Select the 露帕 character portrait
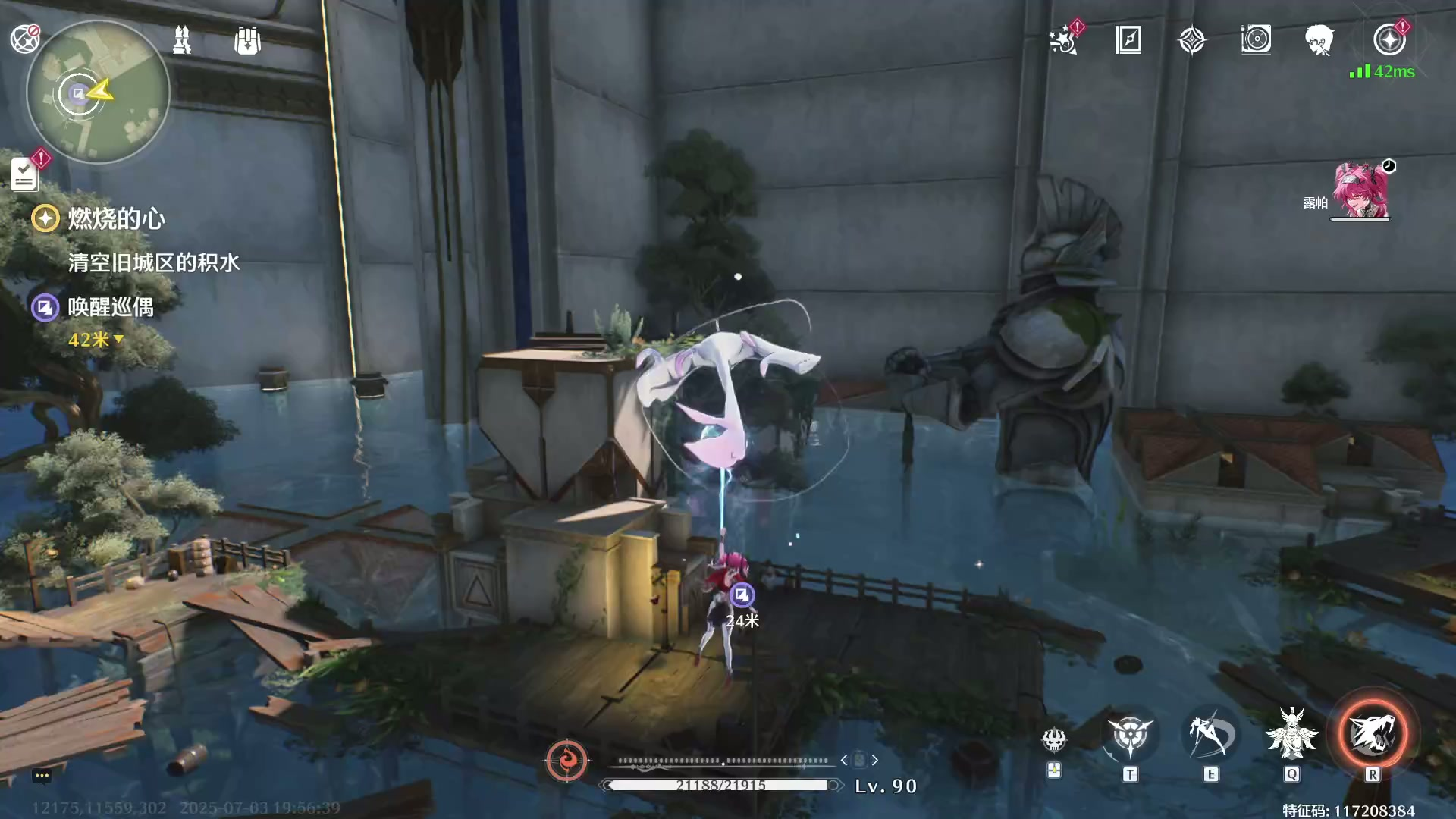Viewport: 1456px width, 819px height. [x=1360, y=191]
